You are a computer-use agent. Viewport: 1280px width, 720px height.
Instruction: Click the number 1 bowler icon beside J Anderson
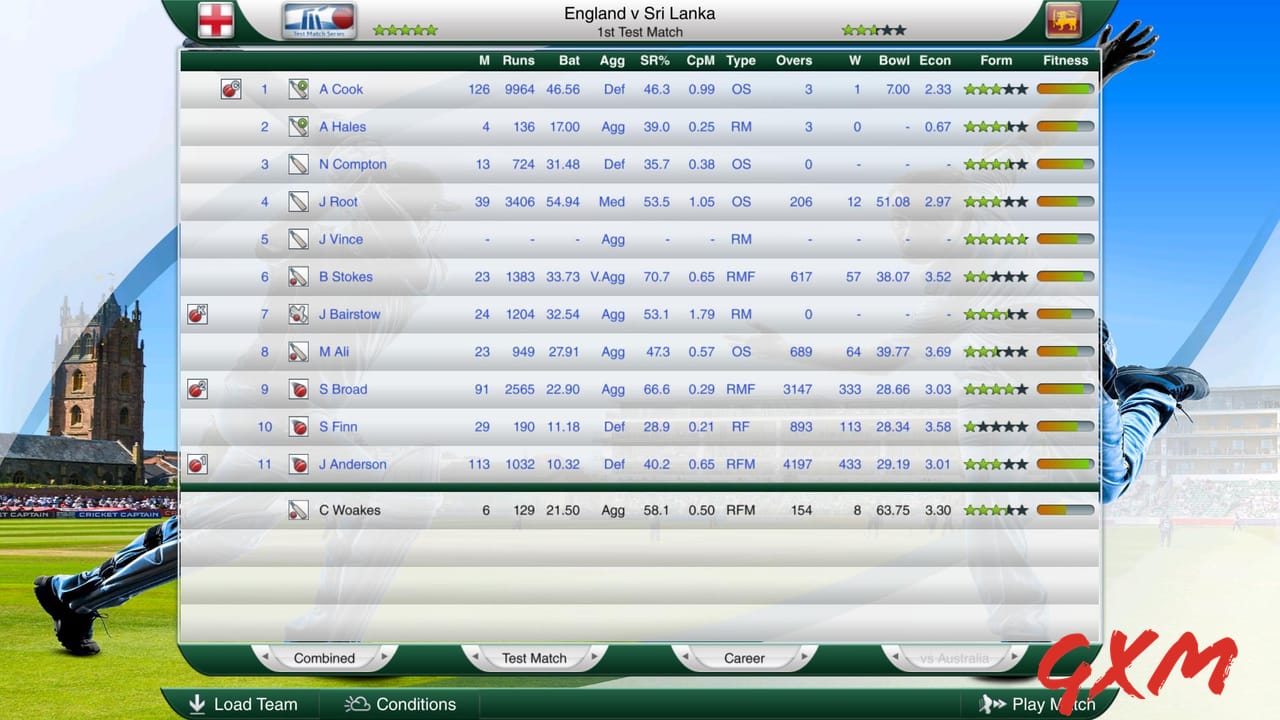click(197, 464)
